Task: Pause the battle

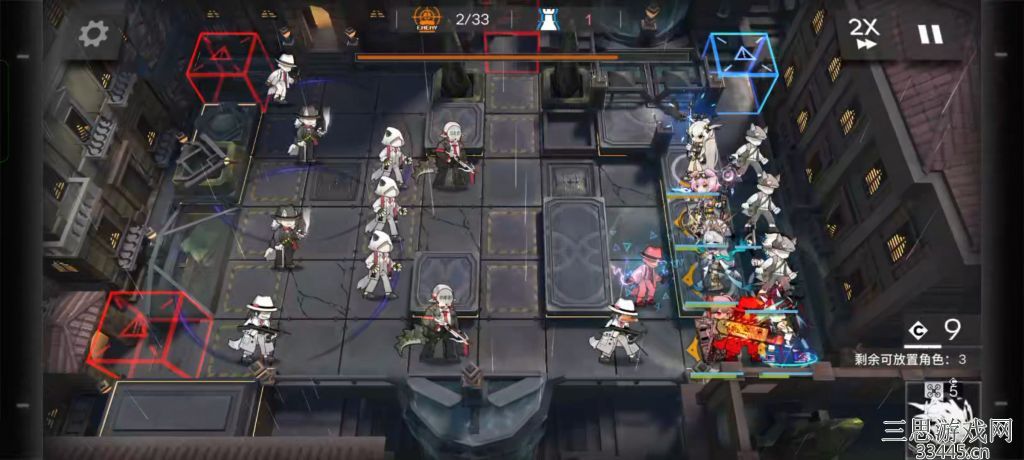Action: [930, 34]
